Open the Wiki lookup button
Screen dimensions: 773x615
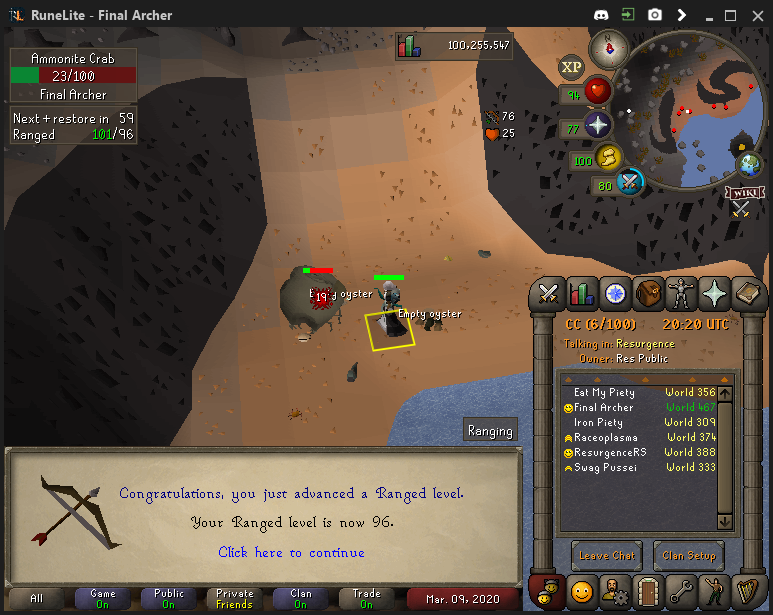point(741,192)
